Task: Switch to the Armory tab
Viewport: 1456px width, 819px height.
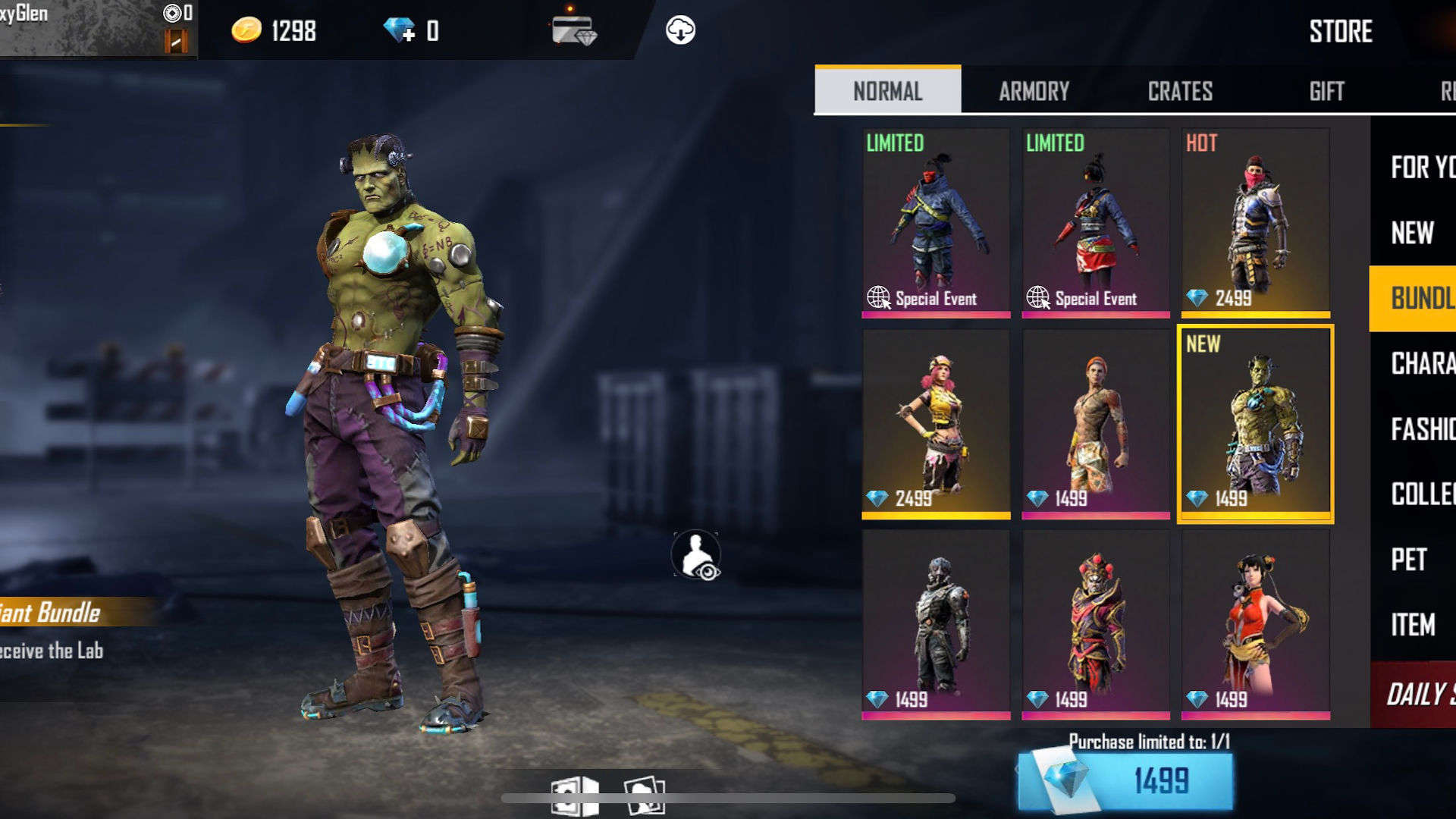Action: 1034,91
